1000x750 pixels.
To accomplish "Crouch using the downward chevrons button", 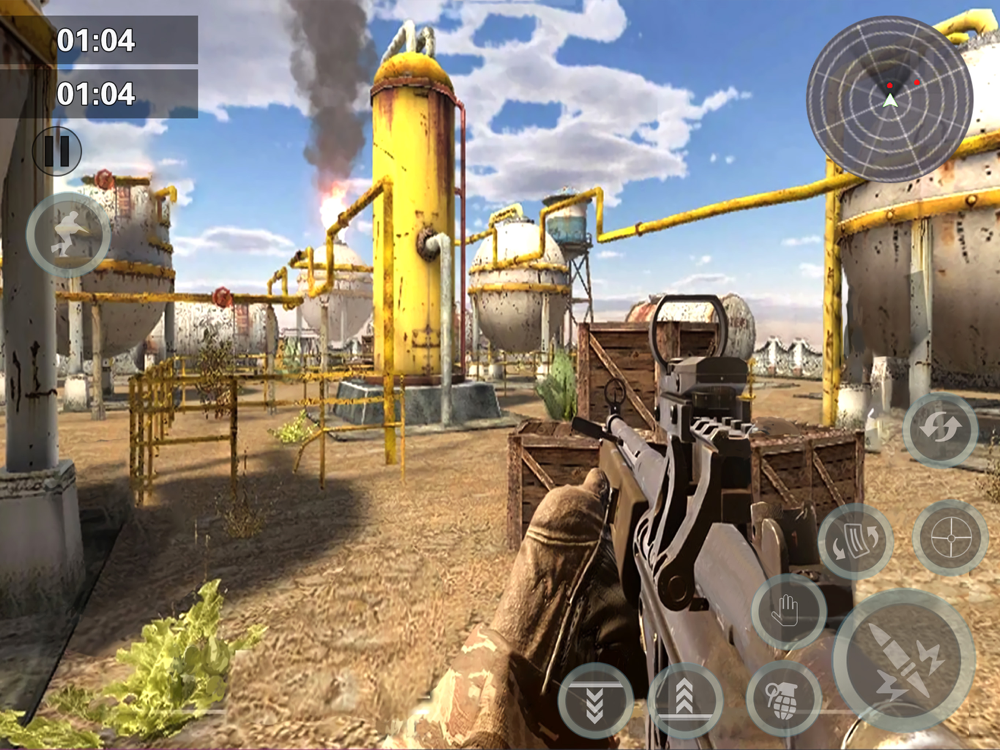I will pos(595,700).
